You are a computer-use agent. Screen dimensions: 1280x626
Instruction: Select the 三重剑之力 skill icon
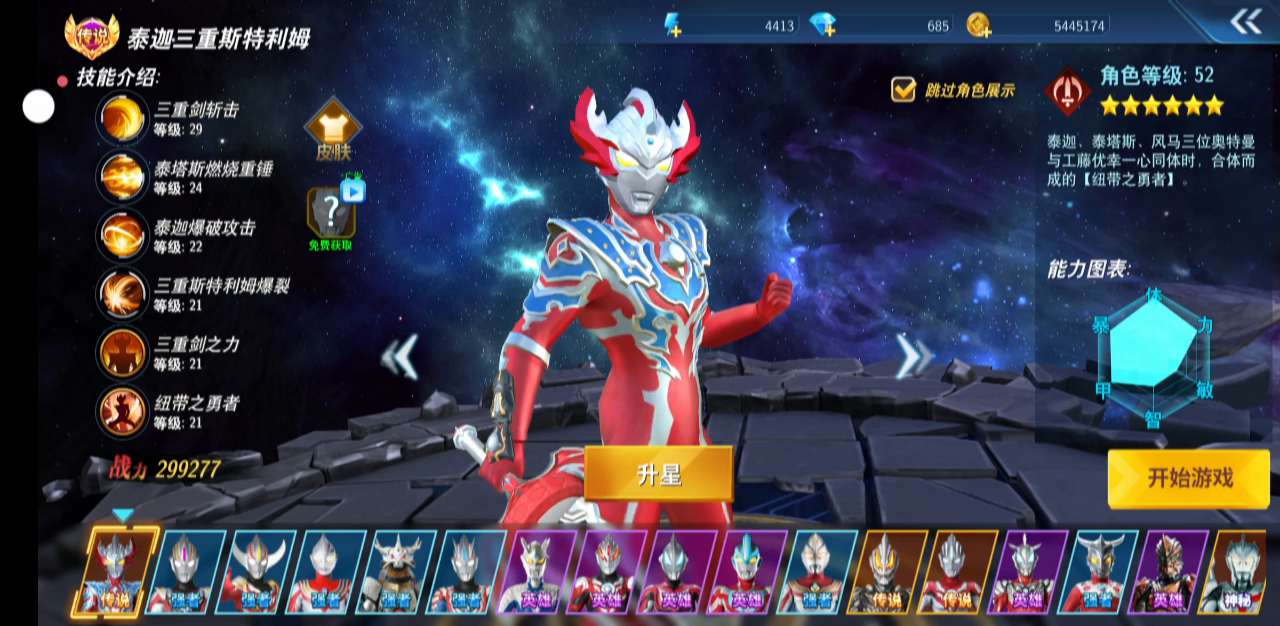tap(122, 352)
